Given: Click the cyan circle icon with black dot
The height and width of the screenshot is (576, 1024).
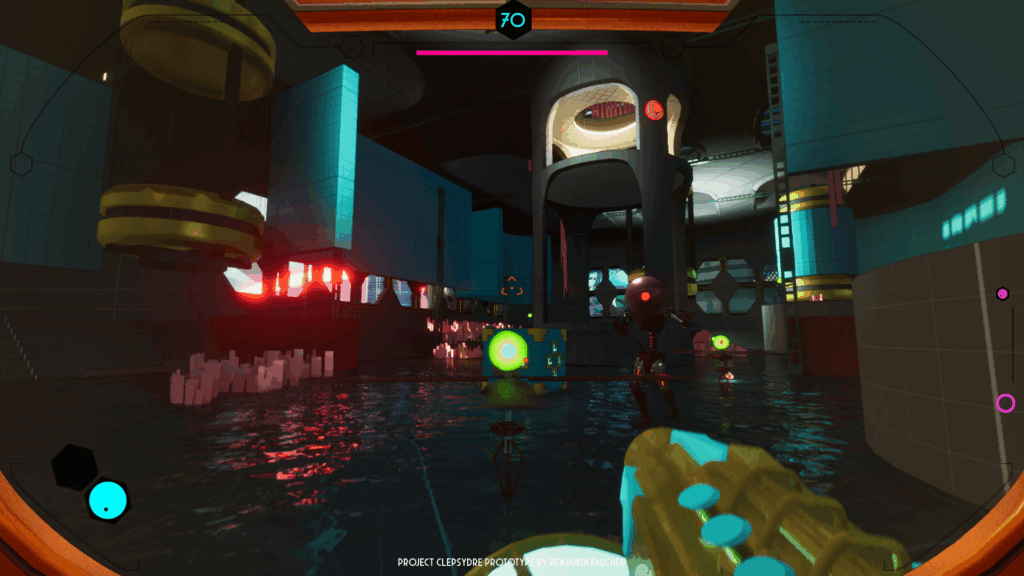Looking at the screenshot, I should tap(108, 500).
